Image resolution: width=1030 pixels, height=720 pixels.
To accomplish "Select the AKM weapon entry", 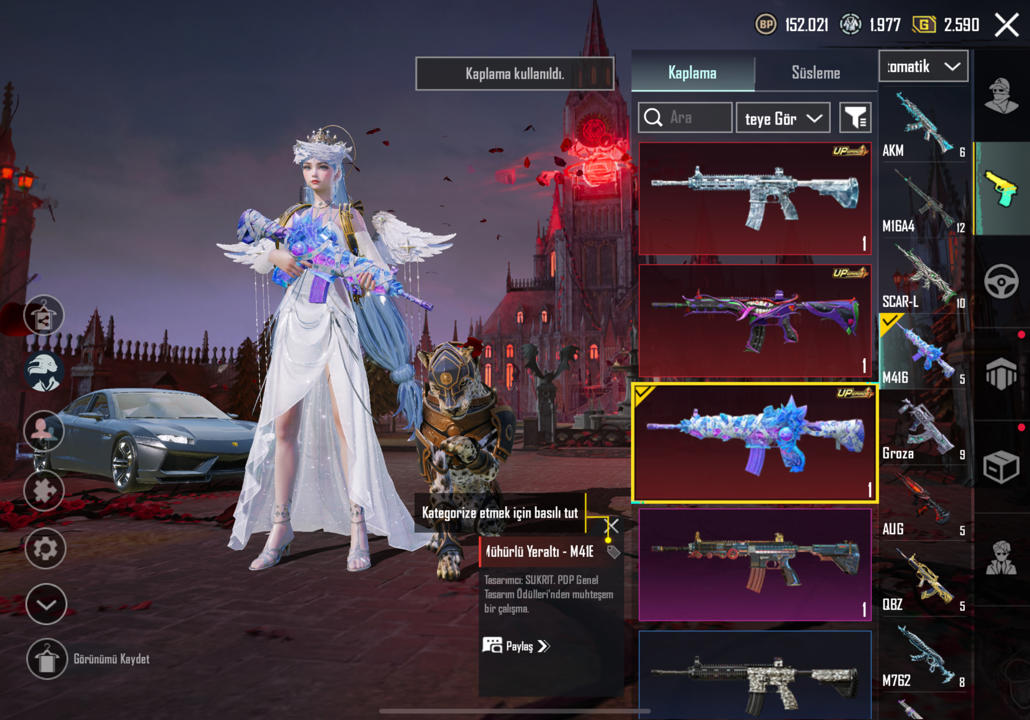I will (x=923, y=125).
